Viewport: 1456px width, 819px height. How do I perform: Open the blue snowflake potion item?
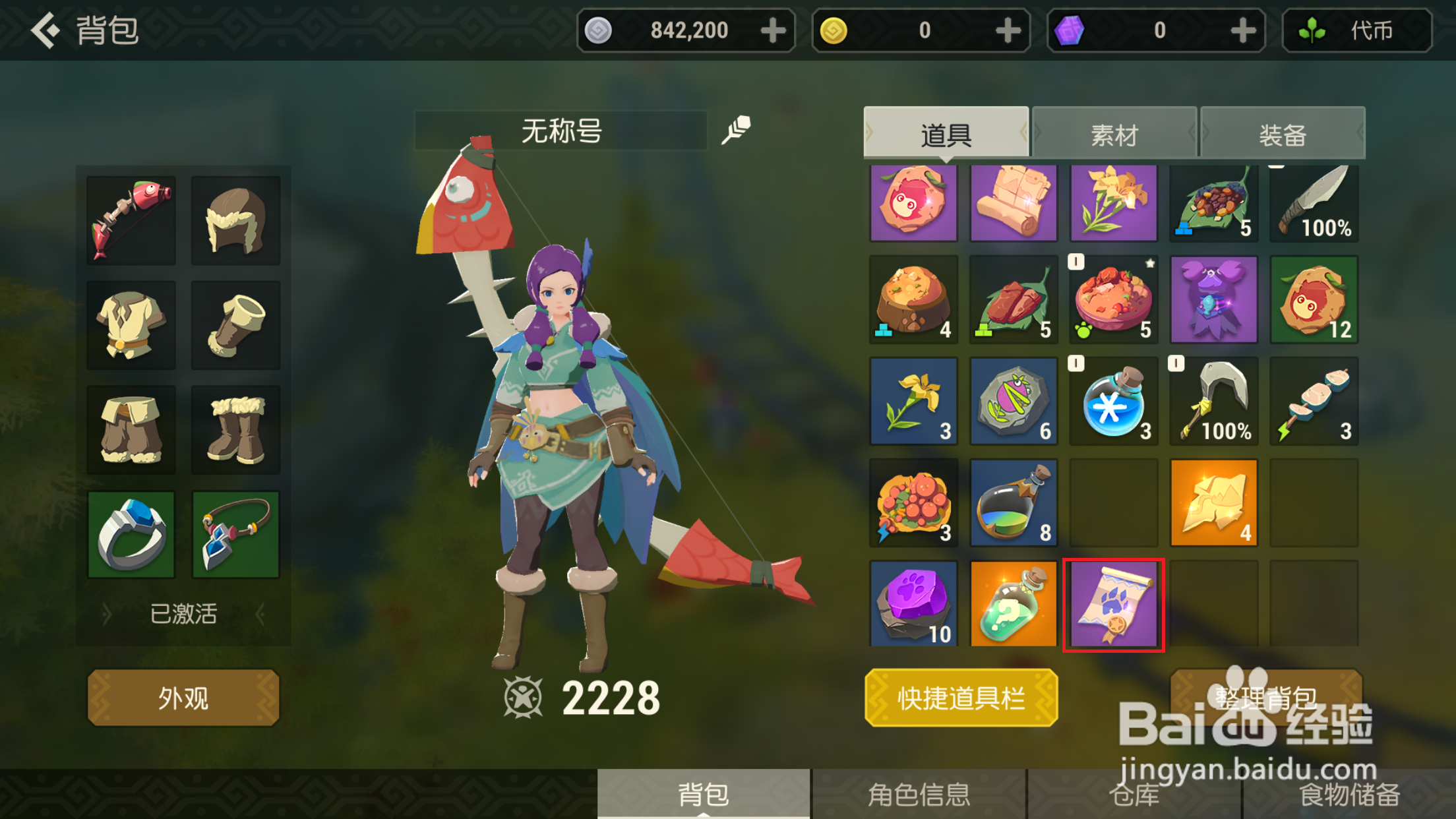pyautogui.click(x=1114, y=401)
